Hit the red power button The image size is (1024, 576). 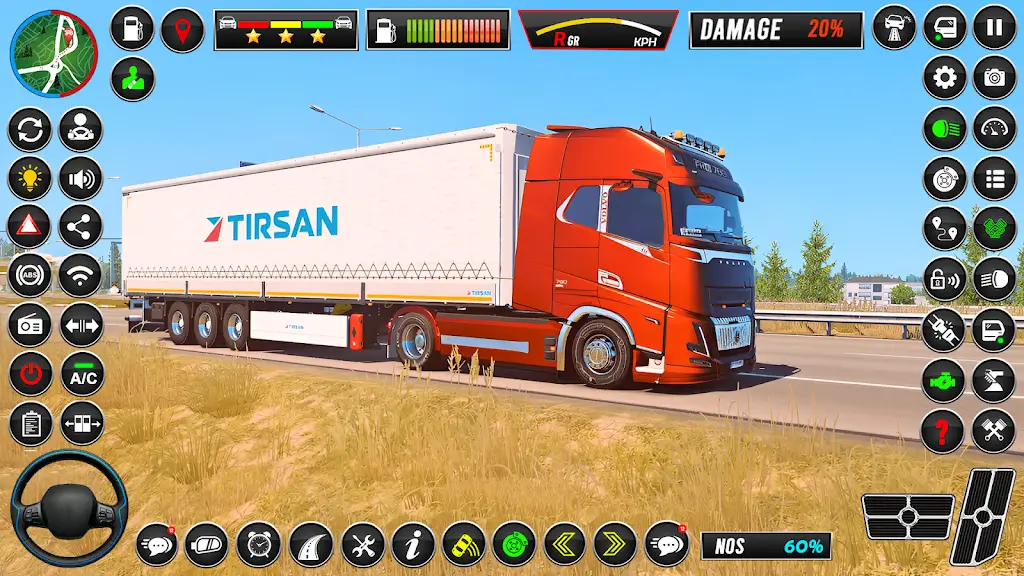[x=30, y=374]
